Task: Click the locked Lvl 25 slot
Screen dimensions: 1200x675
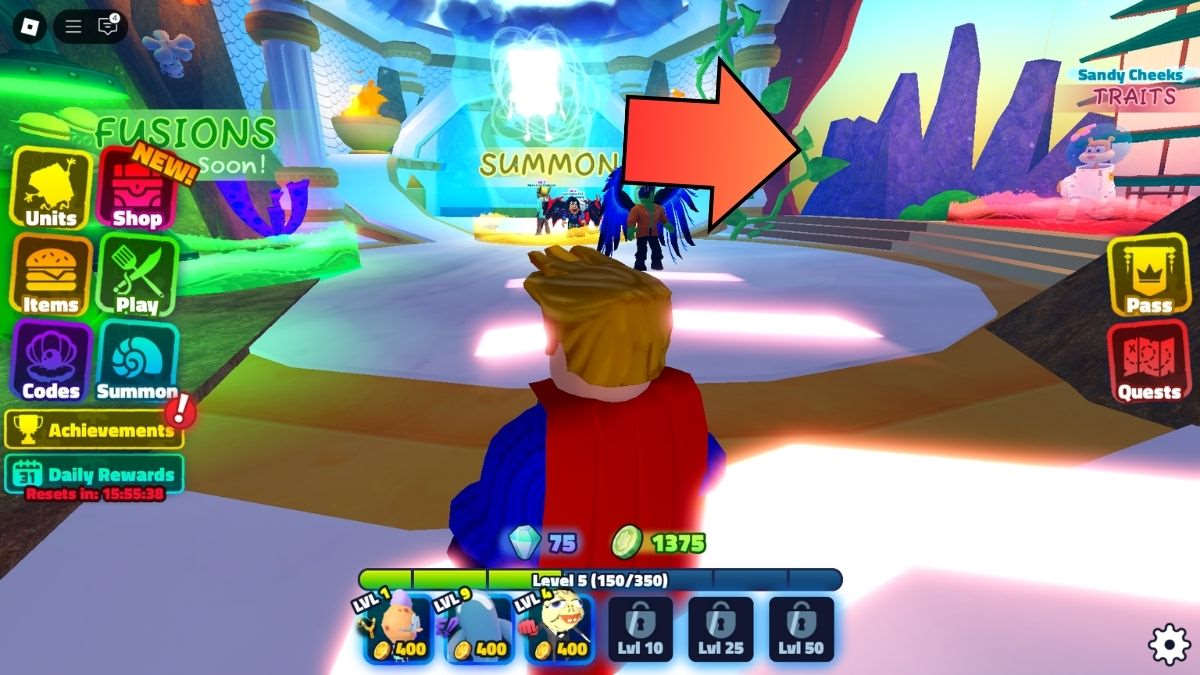Action: coord(721,630)
